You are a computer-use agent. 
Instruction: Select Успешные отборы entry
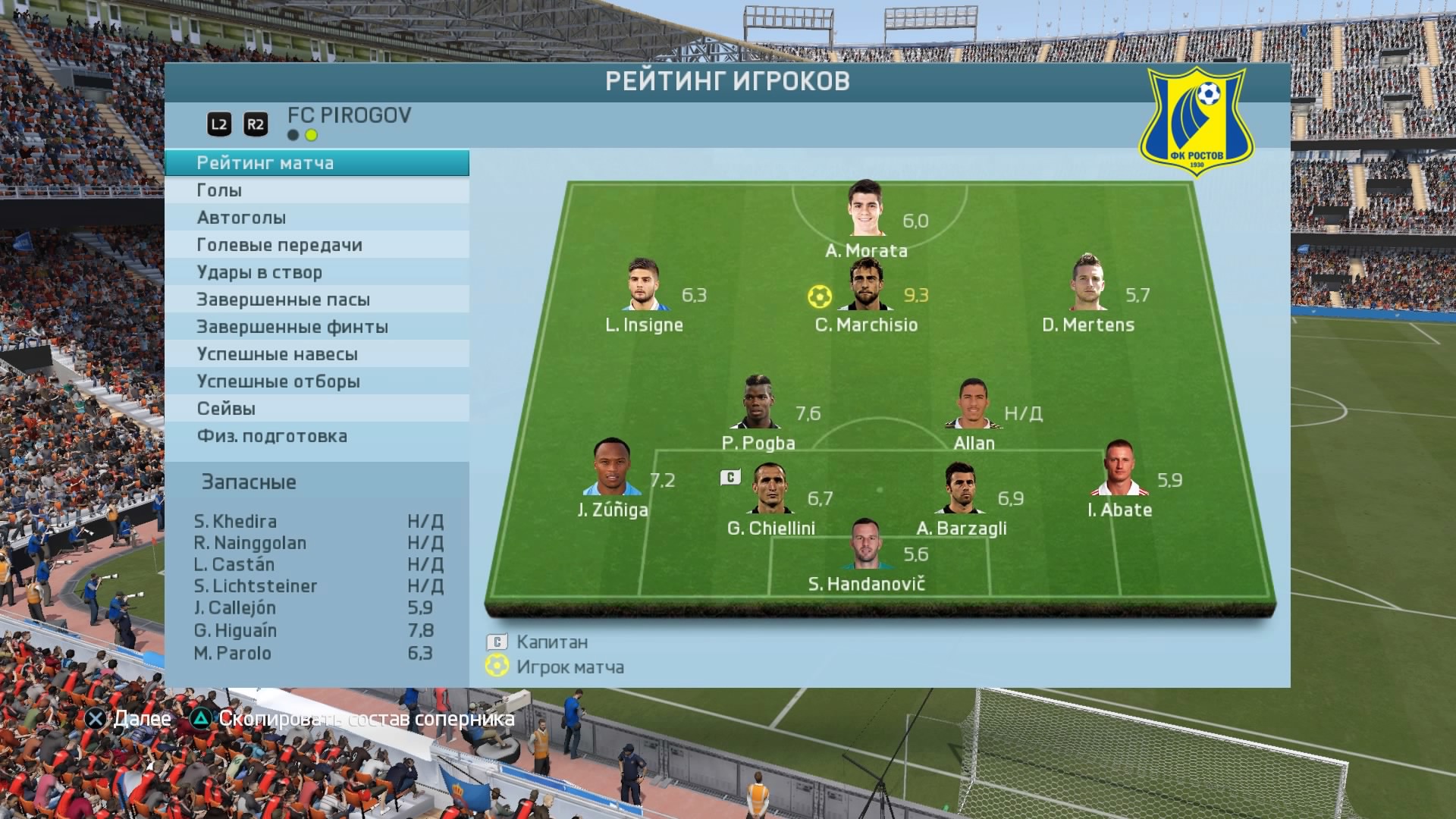[x=316, y=381]
